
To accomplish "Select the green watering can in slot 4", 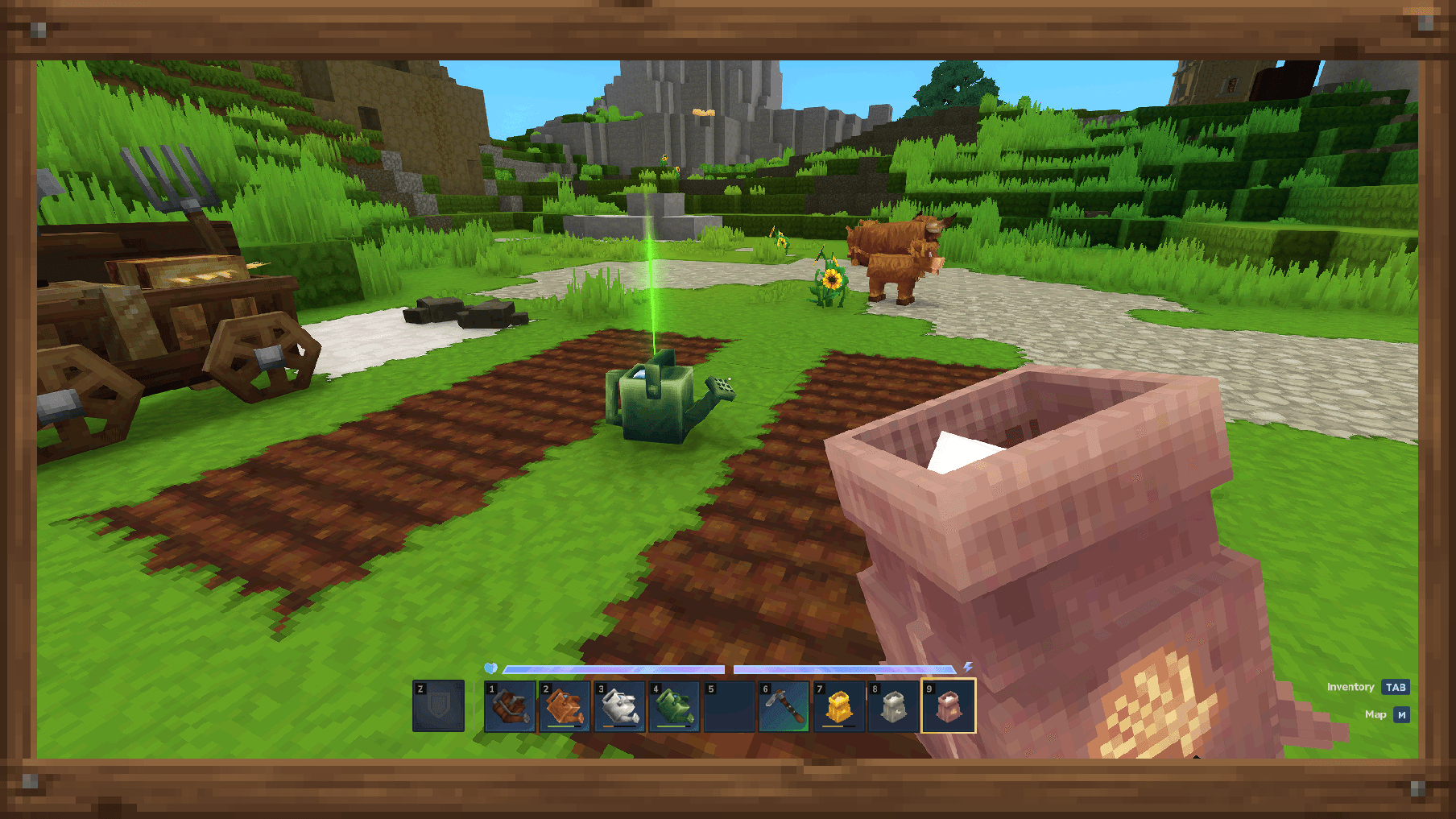I will (676, 707).
